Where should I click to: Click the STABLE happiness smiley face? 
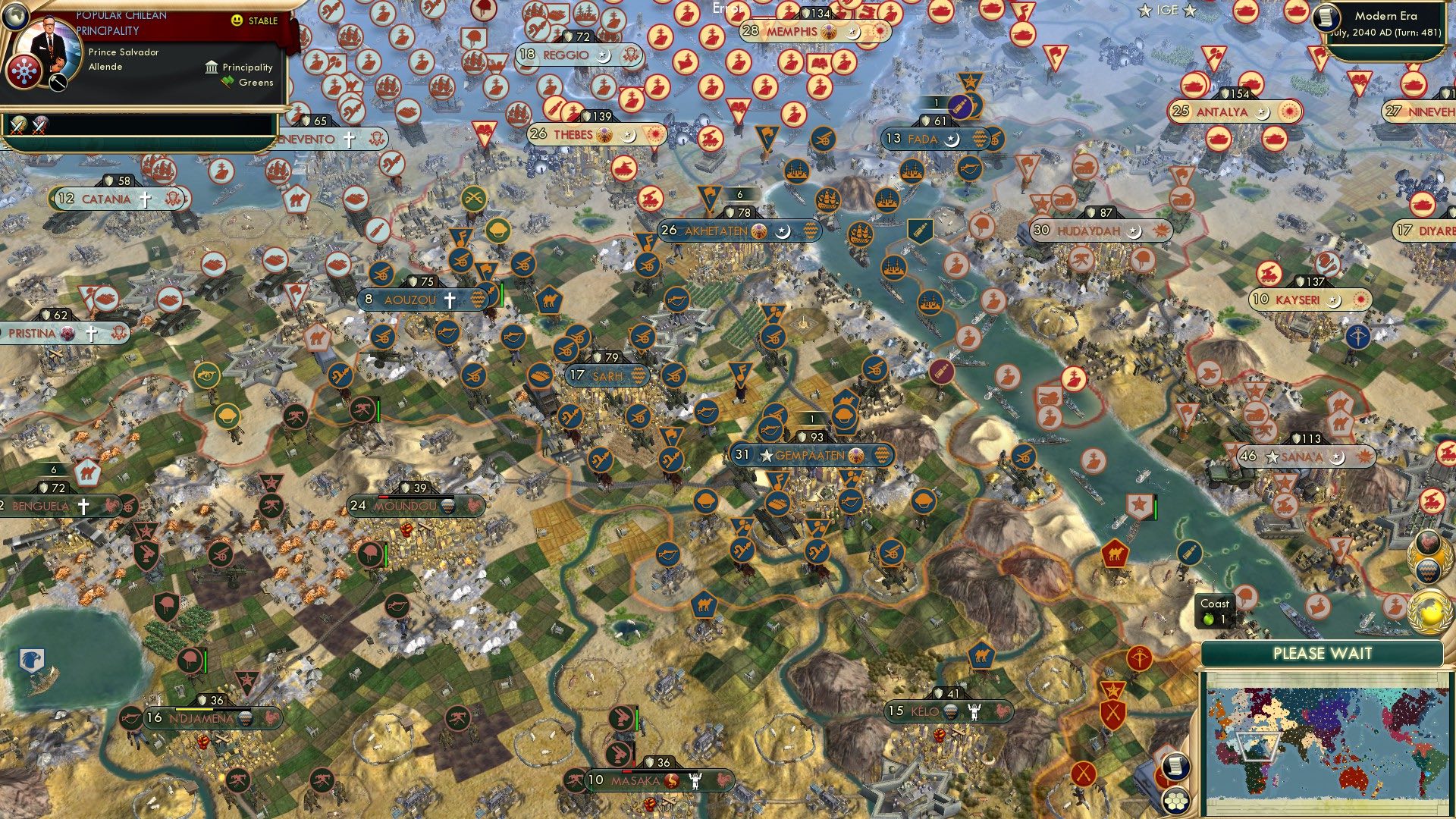(239, 22)
